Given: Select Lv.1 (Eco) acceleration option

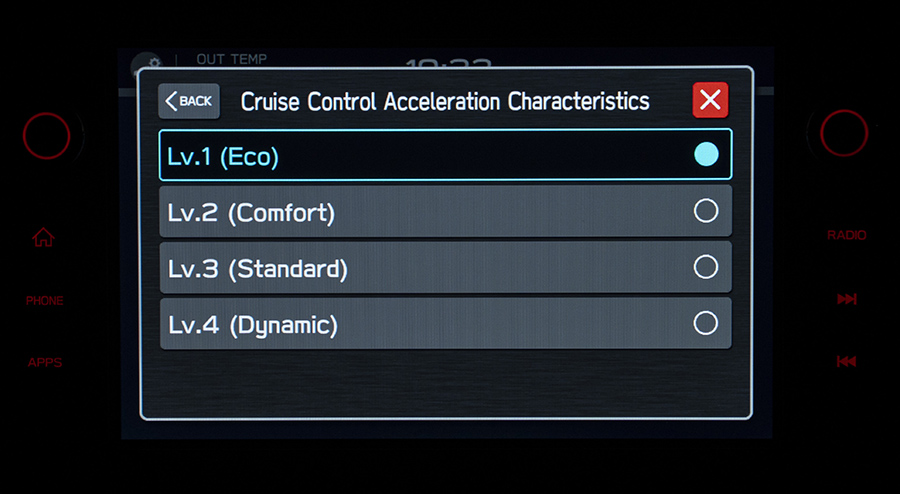Looking at the screenshot, I should pyautogui.click(x=445, y=155).
